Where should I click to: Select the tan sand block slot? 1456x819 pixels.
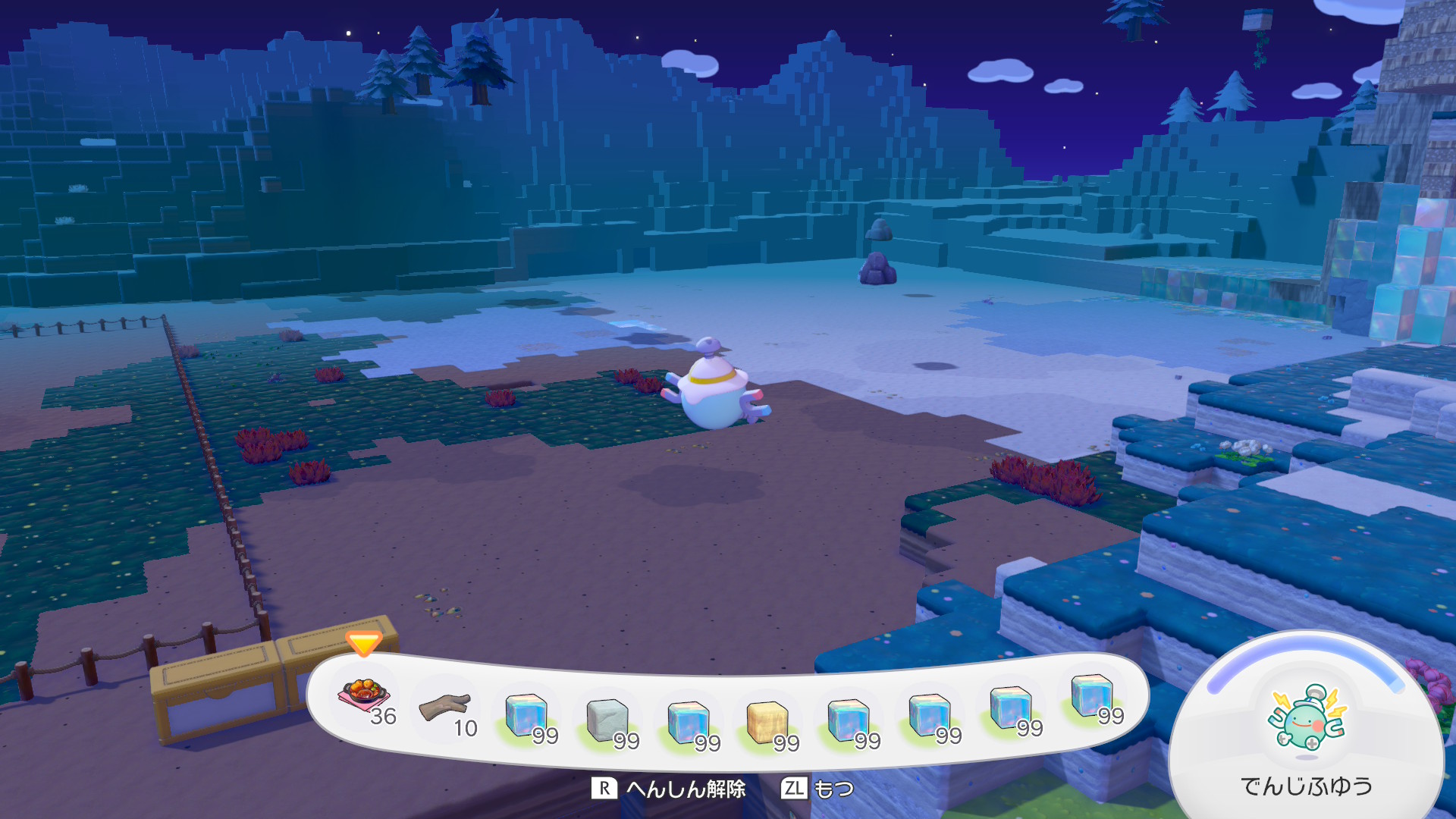(767, 722)
